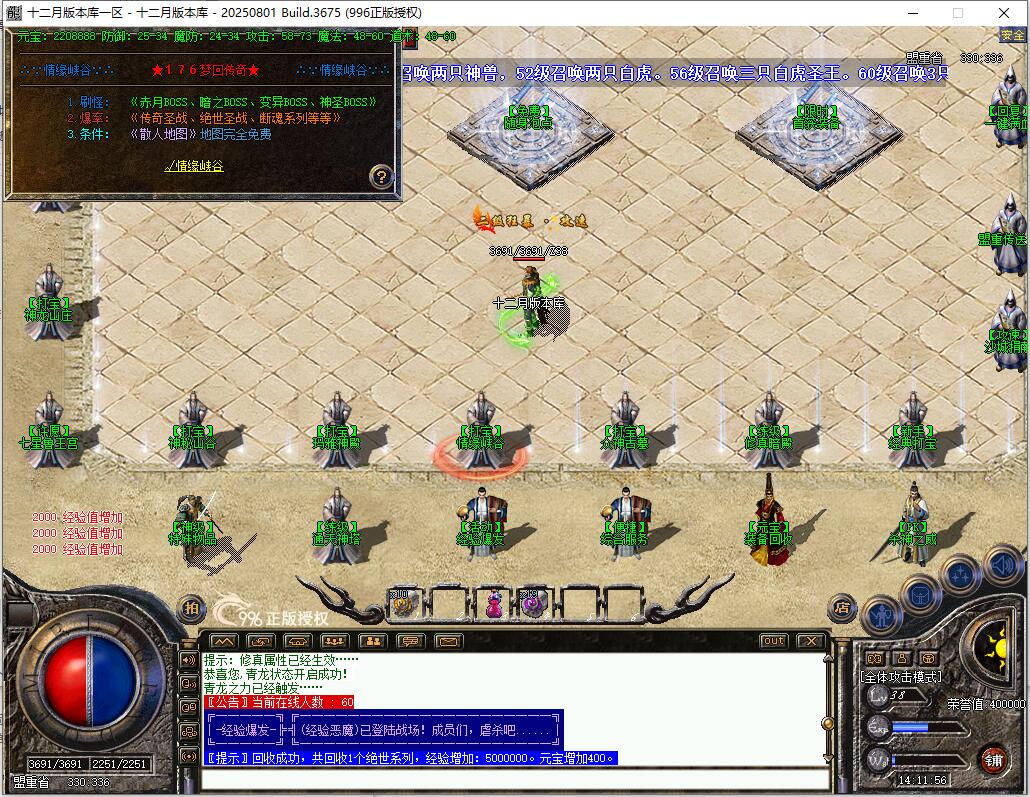Use the pink potion in the hotbar

(494, 603)
